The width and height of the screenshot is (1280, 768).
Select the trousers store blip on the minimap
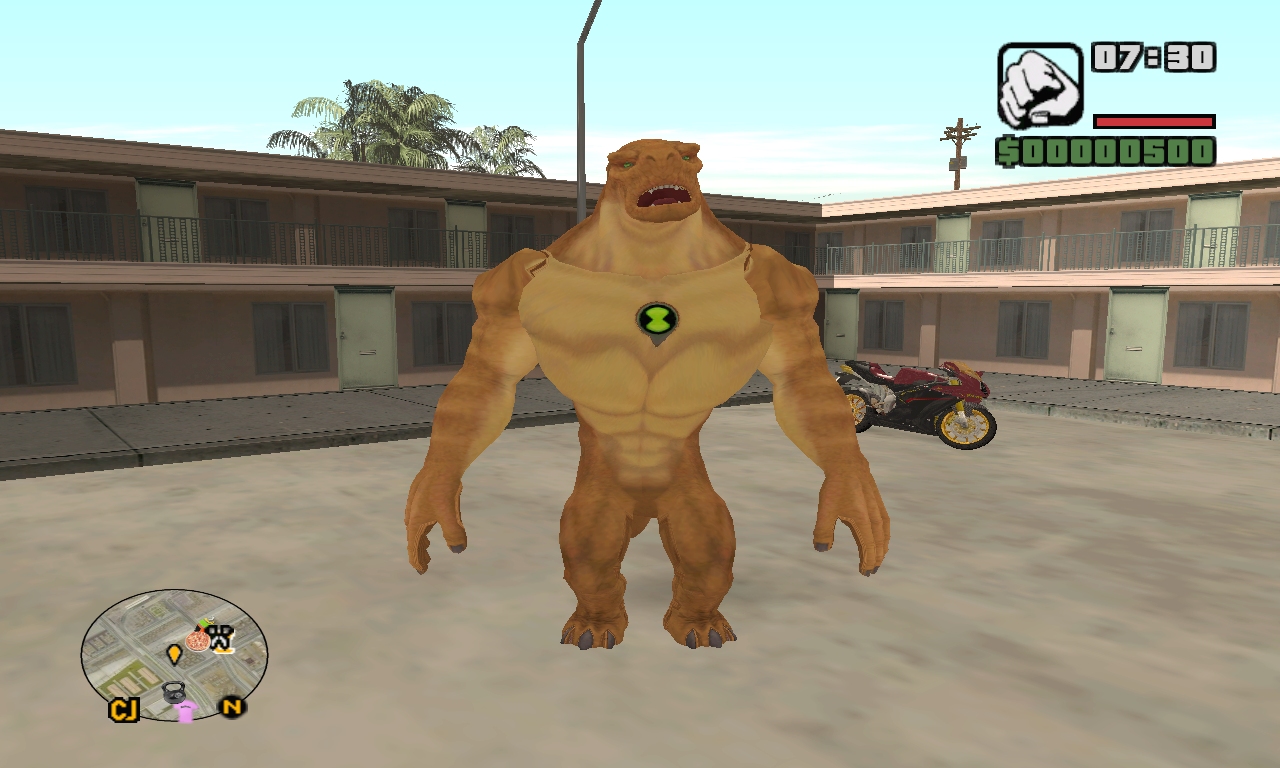(221, 639)
